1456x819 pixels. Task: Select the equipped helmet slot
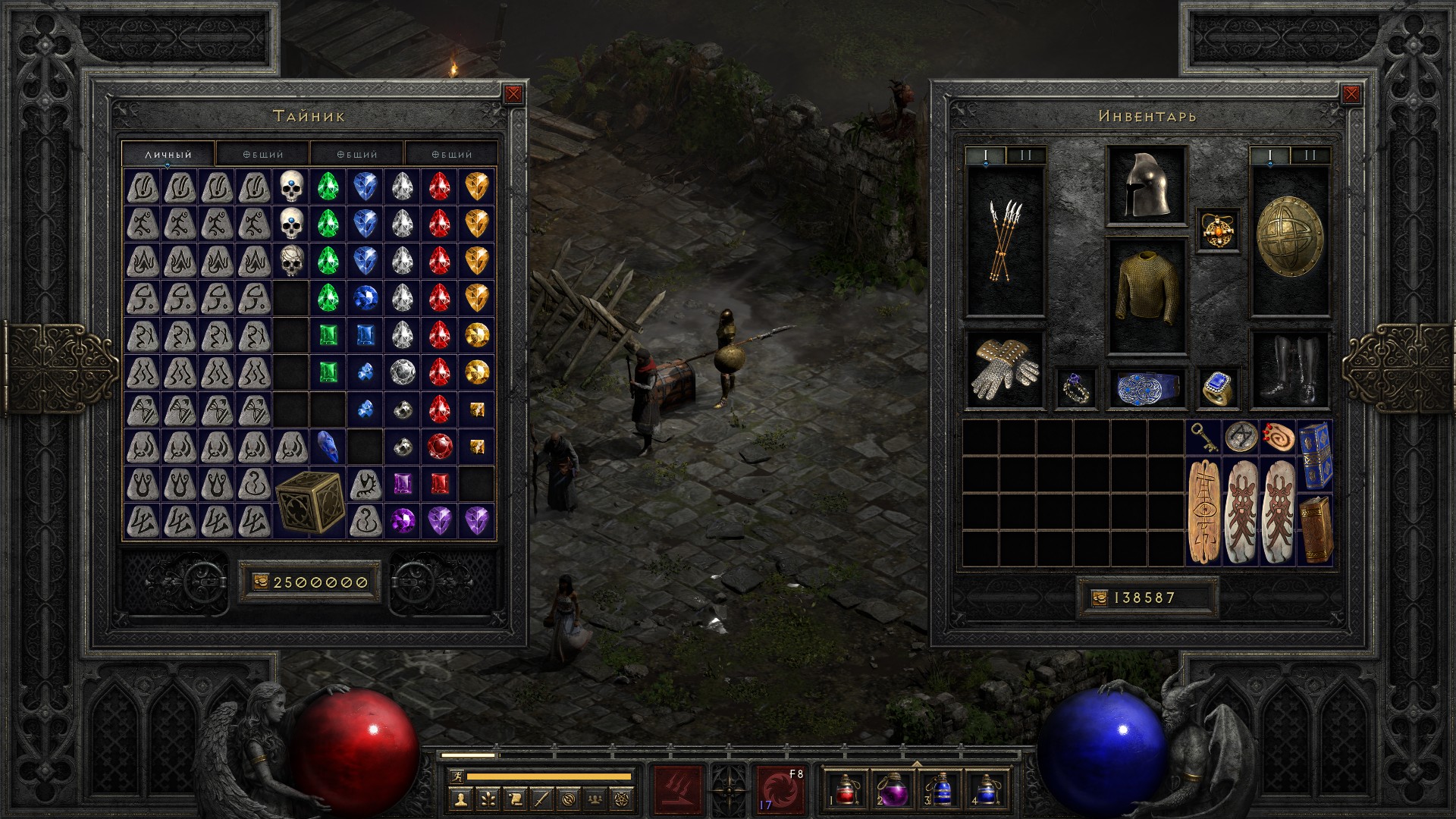coord(1146,185)
